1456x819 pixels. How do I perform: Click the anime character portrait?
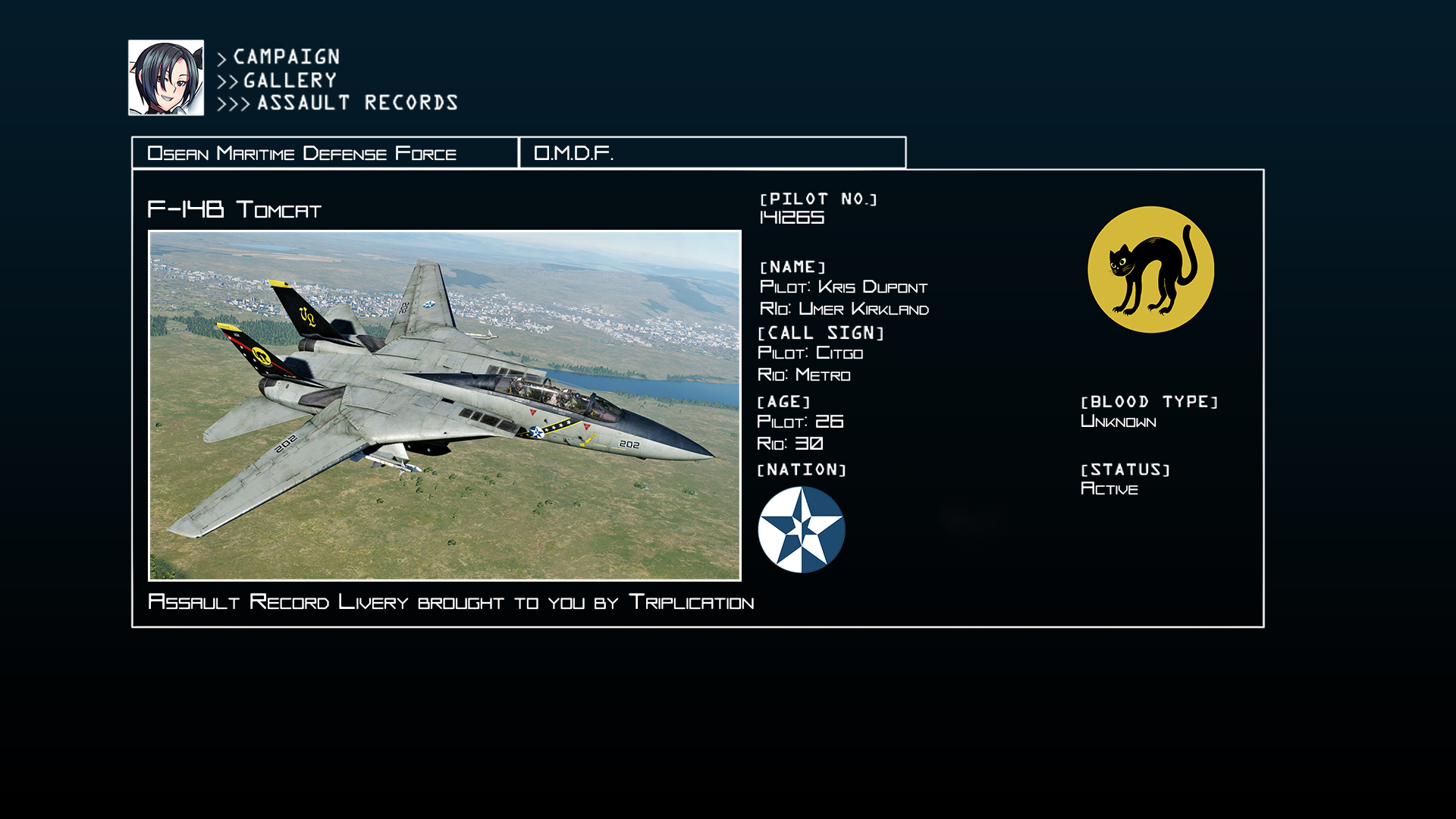166,78
